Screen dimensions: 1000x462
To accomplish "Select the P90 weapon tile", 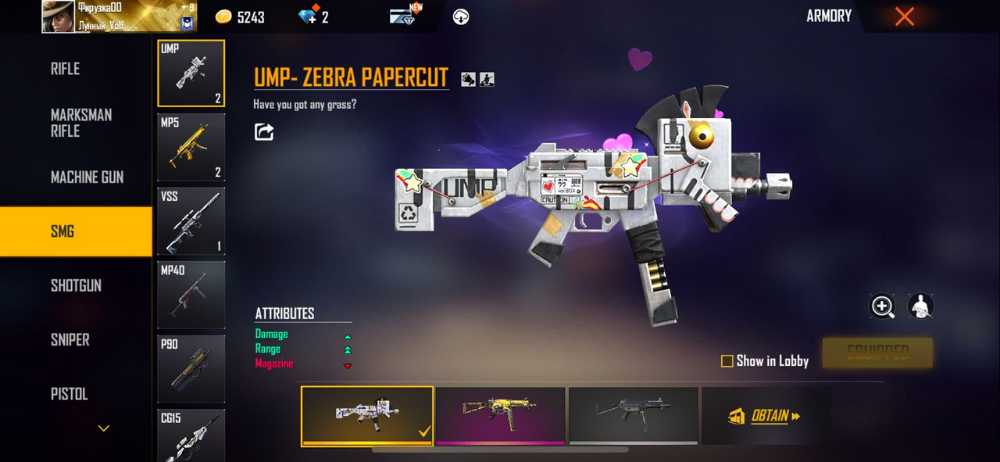I will [191, 368].
